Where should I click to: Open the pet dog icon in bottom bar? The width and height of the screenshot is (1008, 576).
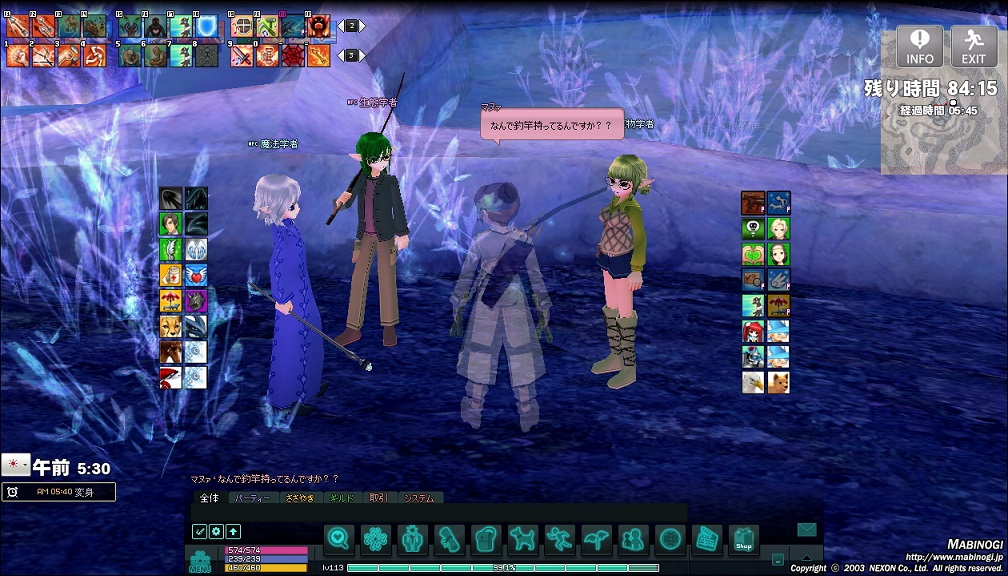[522, 540]
